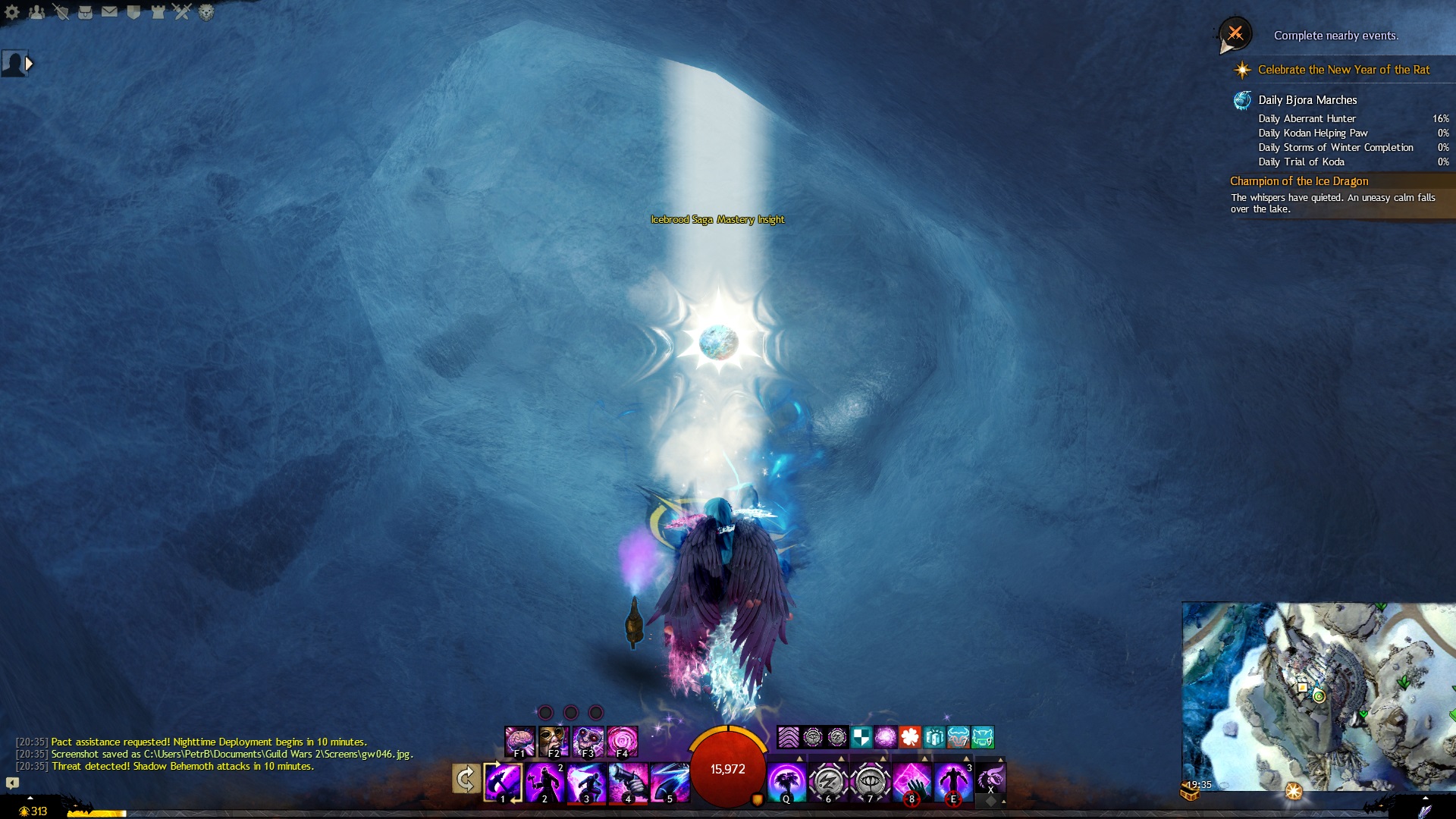Use the palm tree healing skill
This screenshot has width=1456, height=819.
pyautogui.click(x=786, y=781)
